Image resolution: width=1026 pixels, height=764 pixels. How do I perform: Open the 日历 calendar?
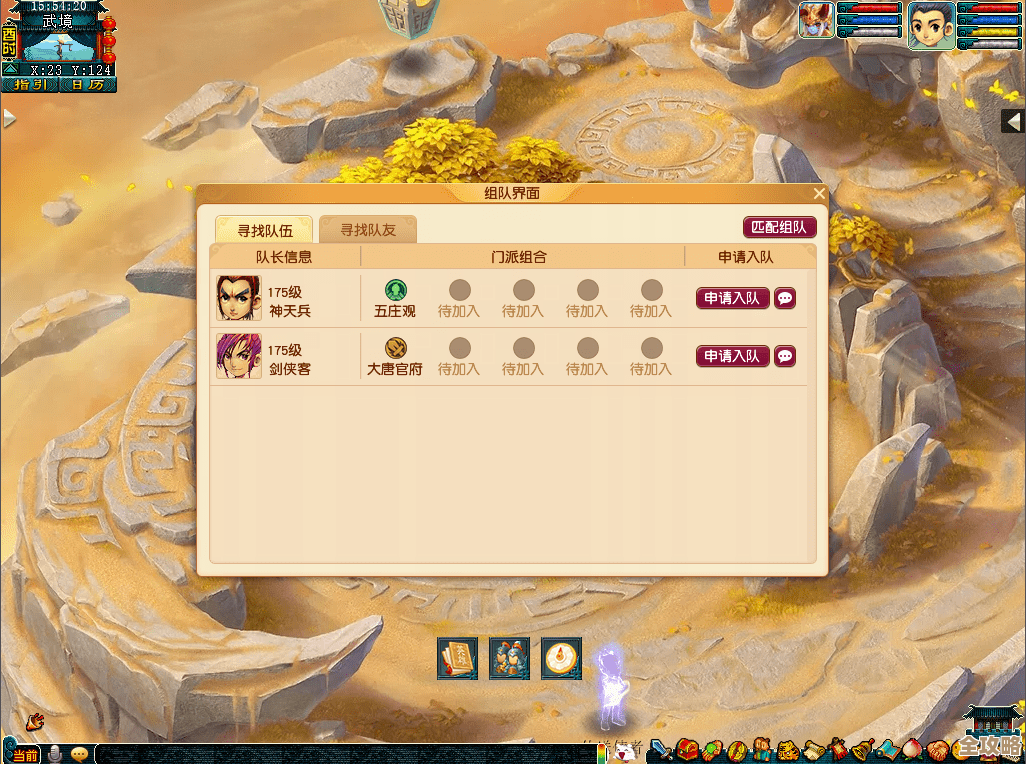tap(87, 85)
